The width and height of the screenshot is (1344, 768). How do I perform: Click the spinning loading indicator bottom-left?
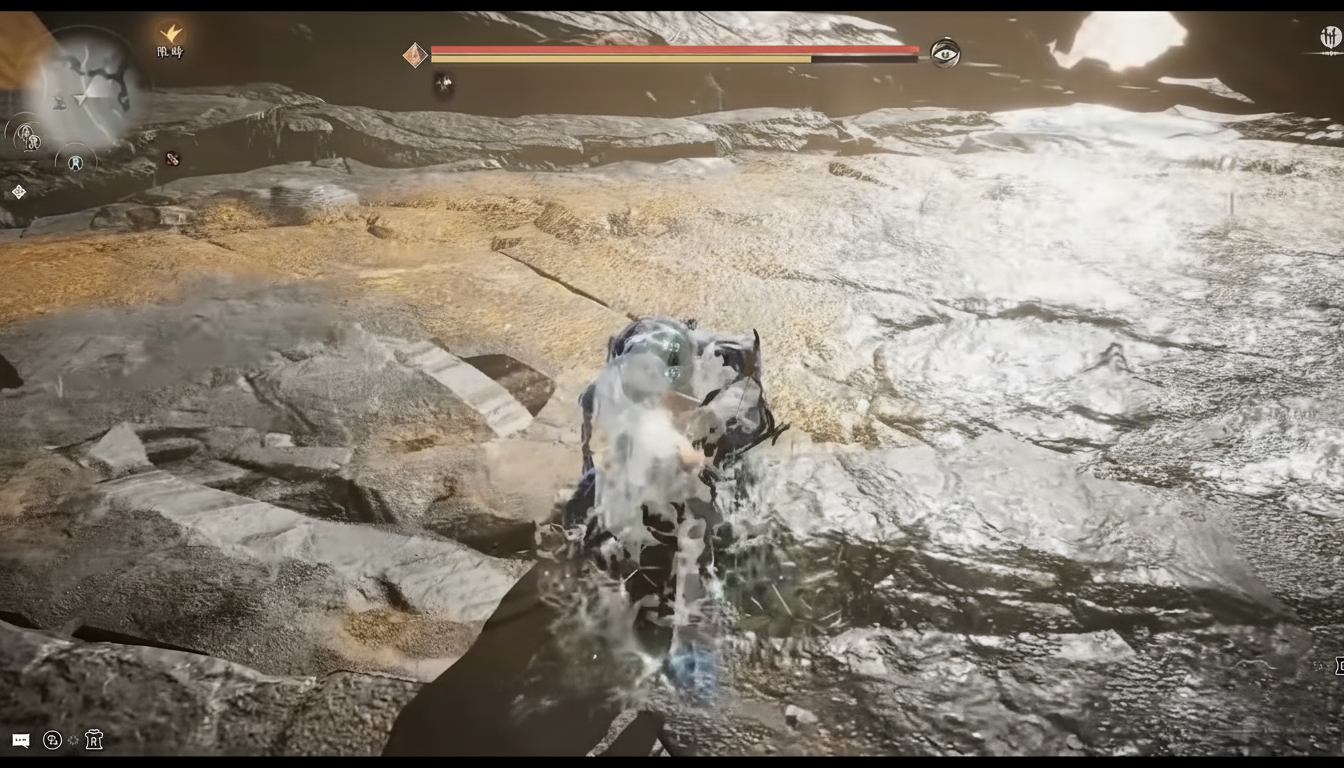tap(73, 740)
